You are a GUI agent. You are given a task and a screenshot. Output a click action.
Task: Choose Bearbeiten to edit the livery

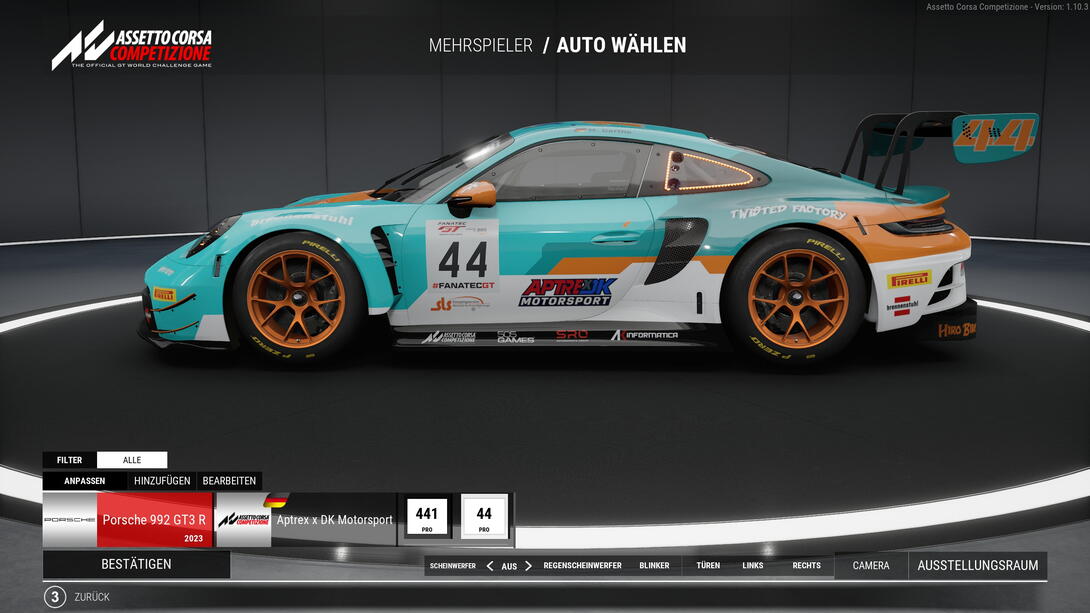pos(229,480)
